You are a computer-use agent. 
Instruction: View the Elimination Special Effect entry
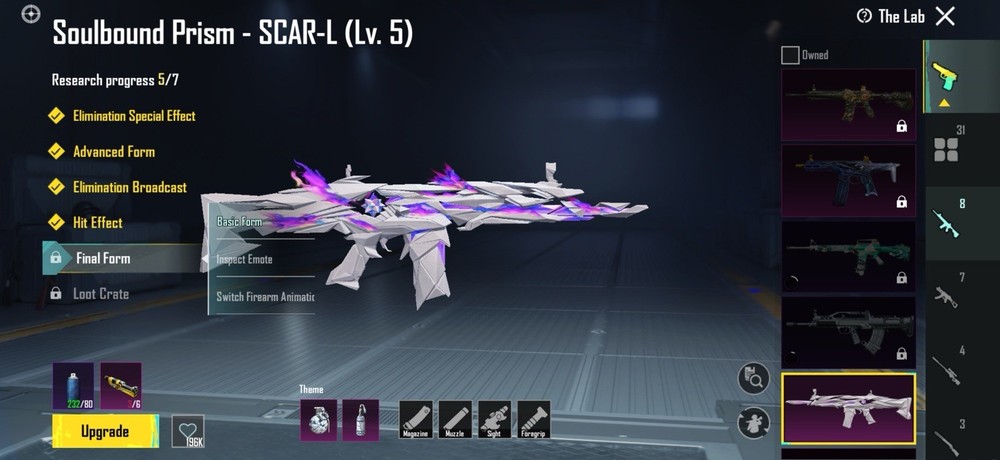(x=134, y=116)
